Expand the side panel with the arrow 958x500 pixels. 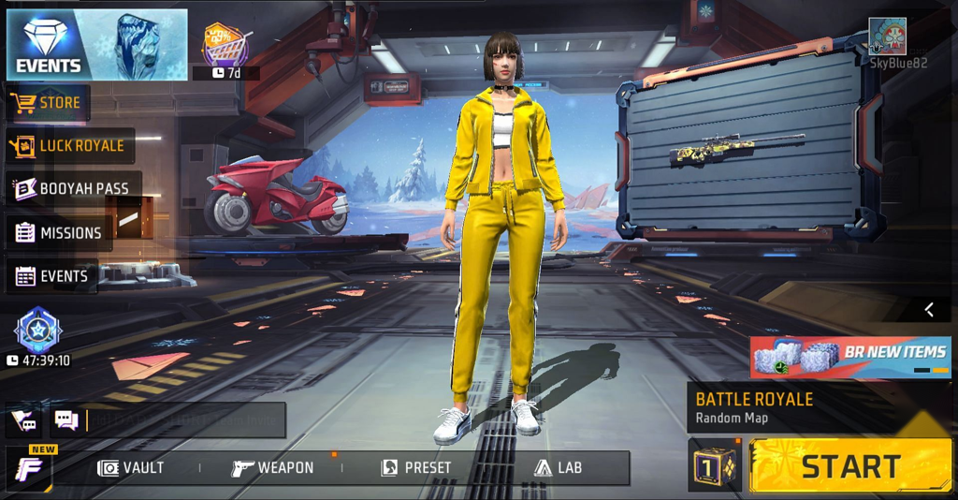[929, 310]
